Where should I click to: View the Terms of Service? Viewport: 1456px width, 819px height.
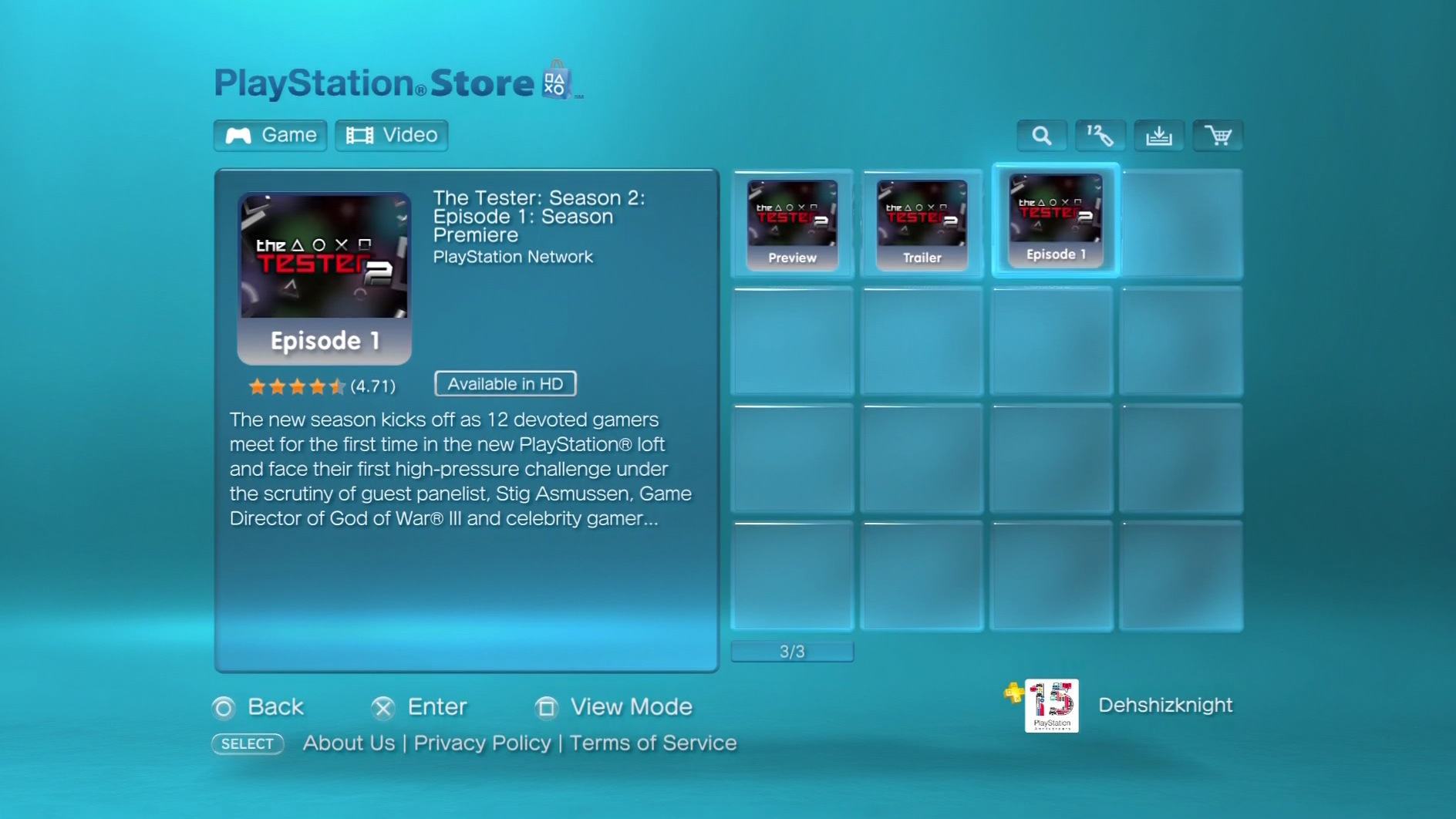(x=652, y=743)
